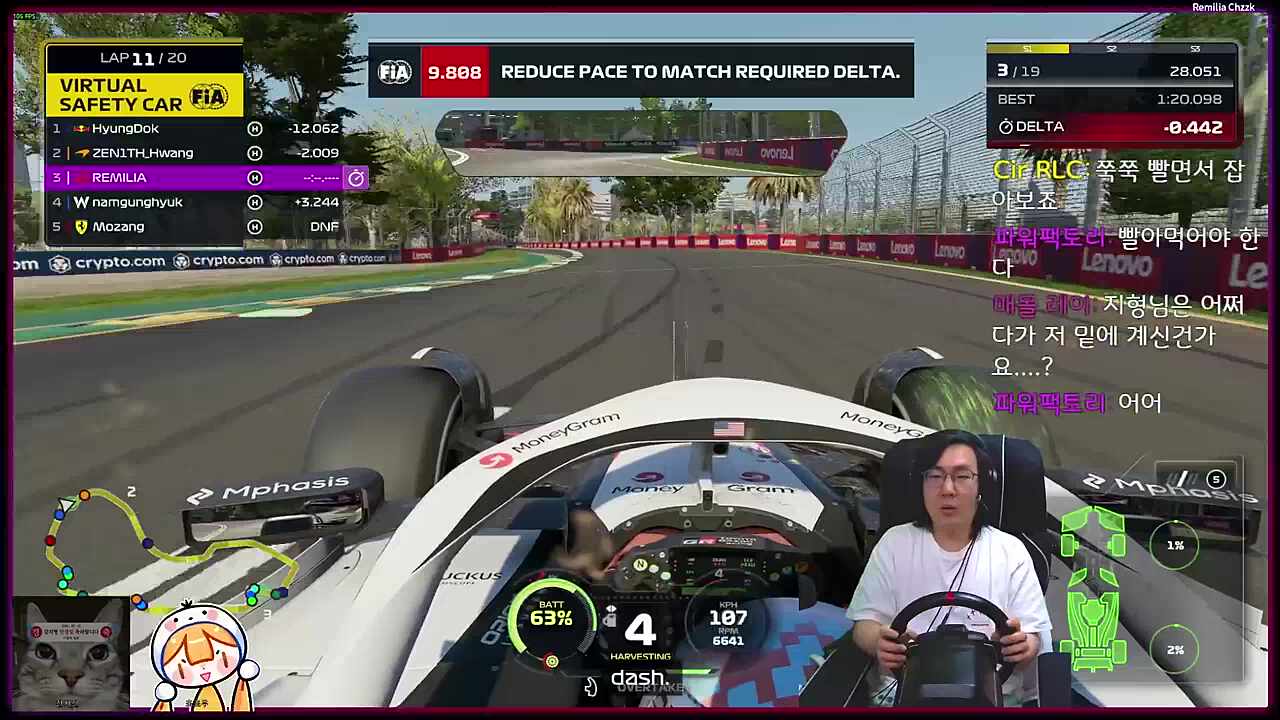The image size is (1280, 720).
Task: Click the Virtual Safety Car banner
Action: 144,95
